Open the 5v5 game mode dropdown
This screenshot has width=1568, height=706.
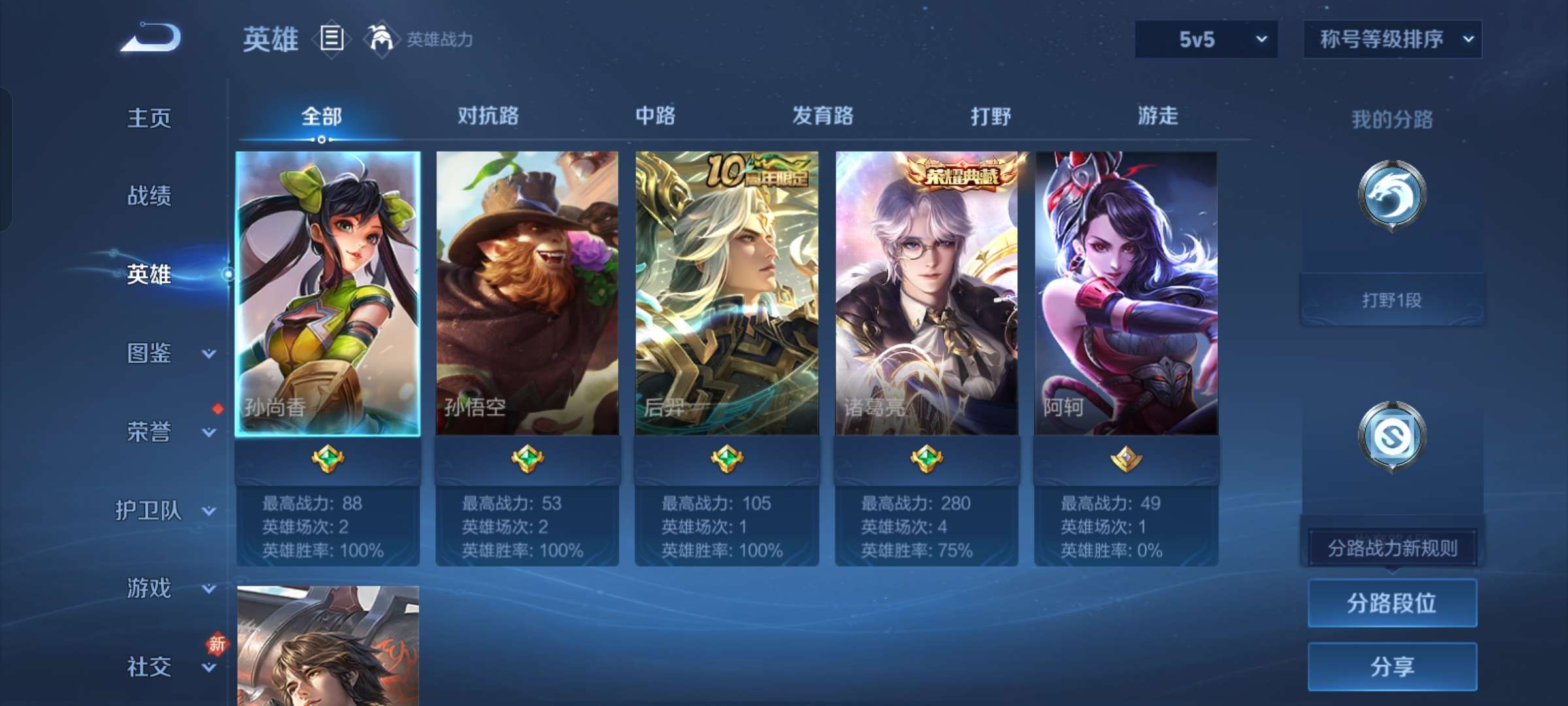[1205, 39]
